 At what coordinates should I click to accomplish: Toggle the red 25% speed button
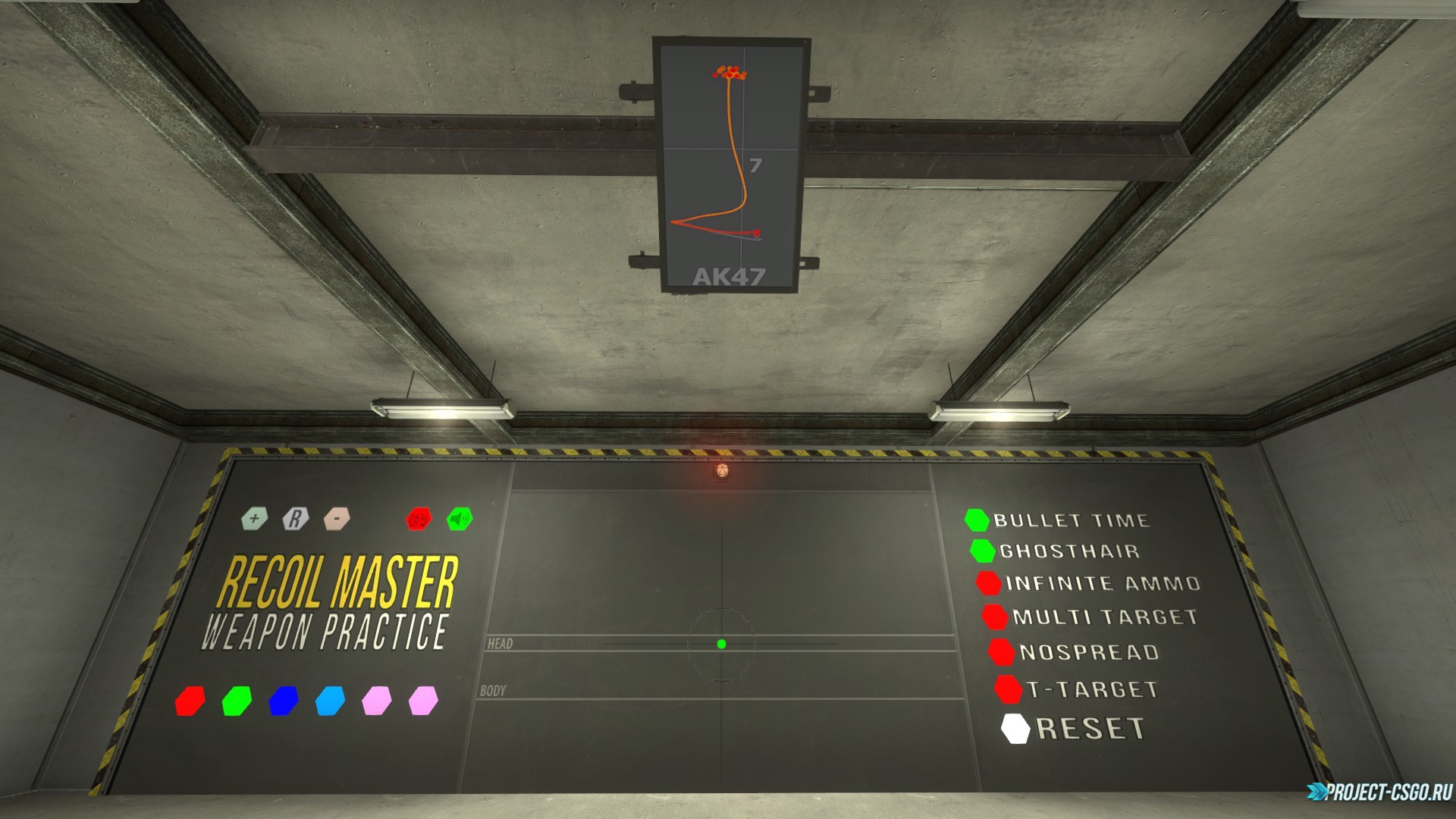[418, 519]
